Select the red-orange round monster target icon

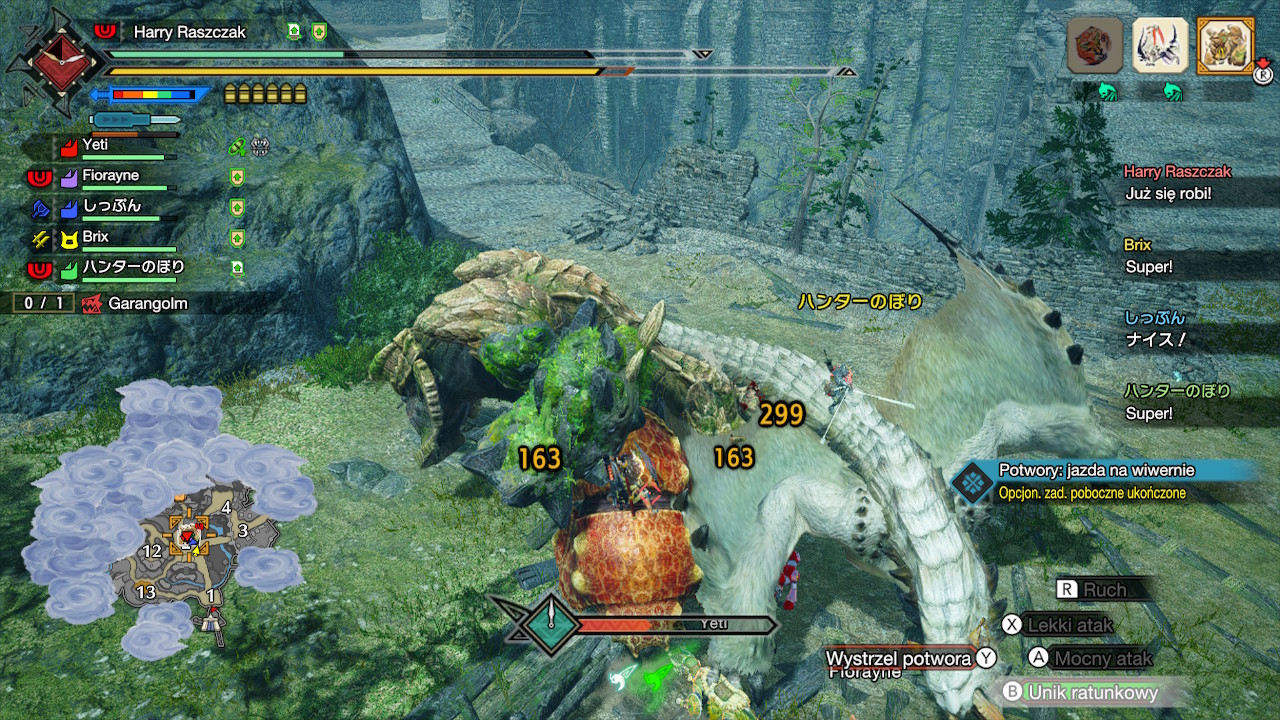[1095, 45]
